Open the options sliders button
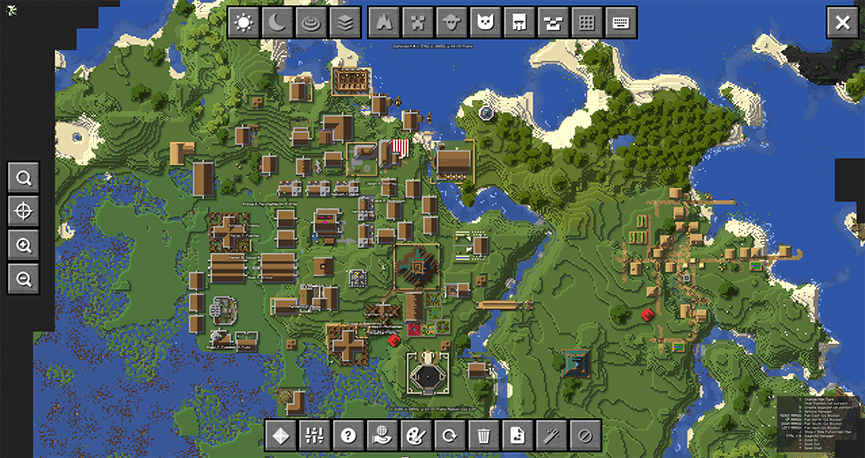Viewport: 865px width, 458px height. (314, 435)
